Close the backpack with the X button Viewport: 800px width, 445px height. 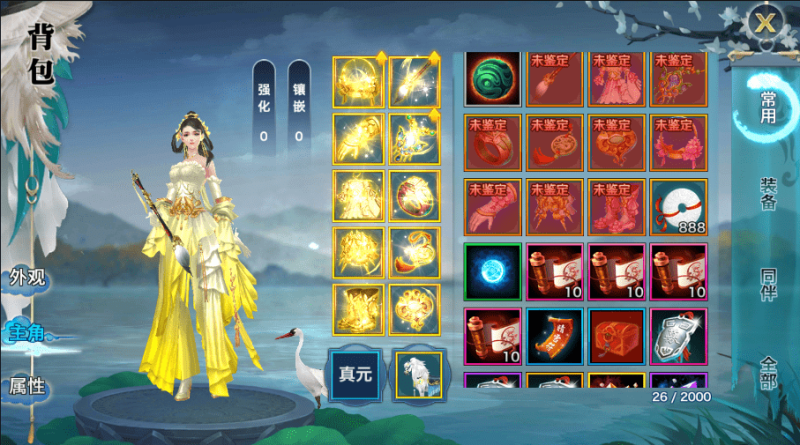tap(766, 21)
